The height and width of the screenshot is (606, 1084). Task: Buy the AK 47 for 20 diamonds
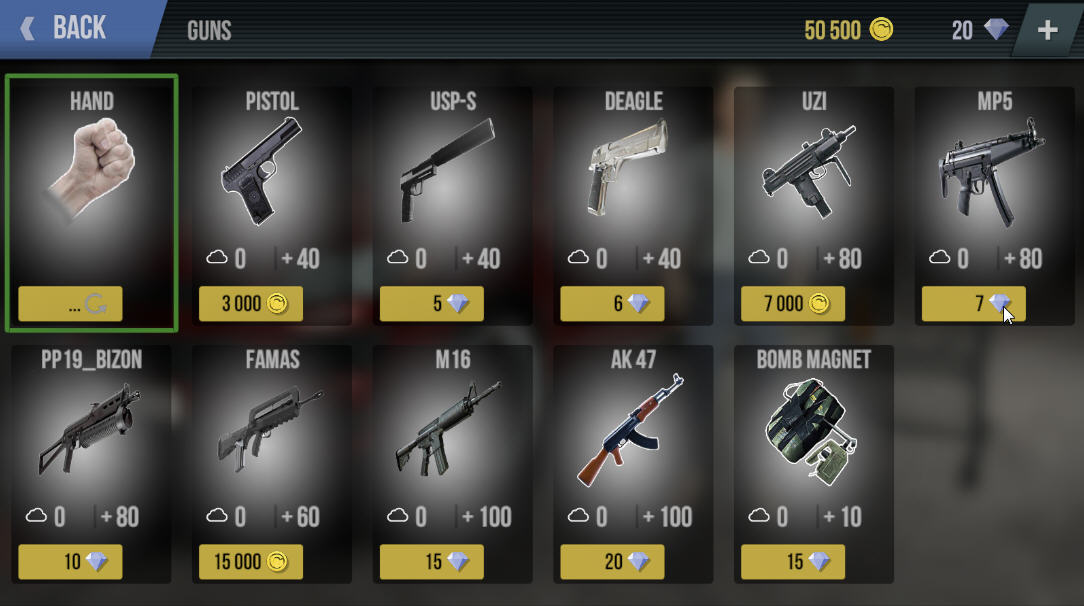pyautogui.click(x=612, y=562)
